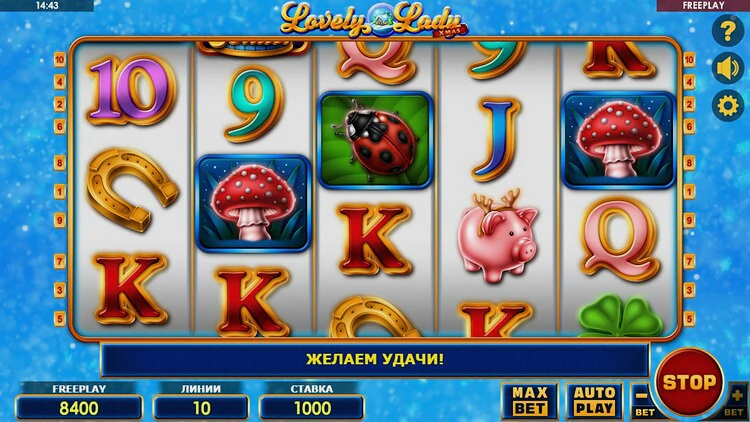Click the СТАВКА bet amount field
Screen dimensions: 750x422
coord(311,407)
